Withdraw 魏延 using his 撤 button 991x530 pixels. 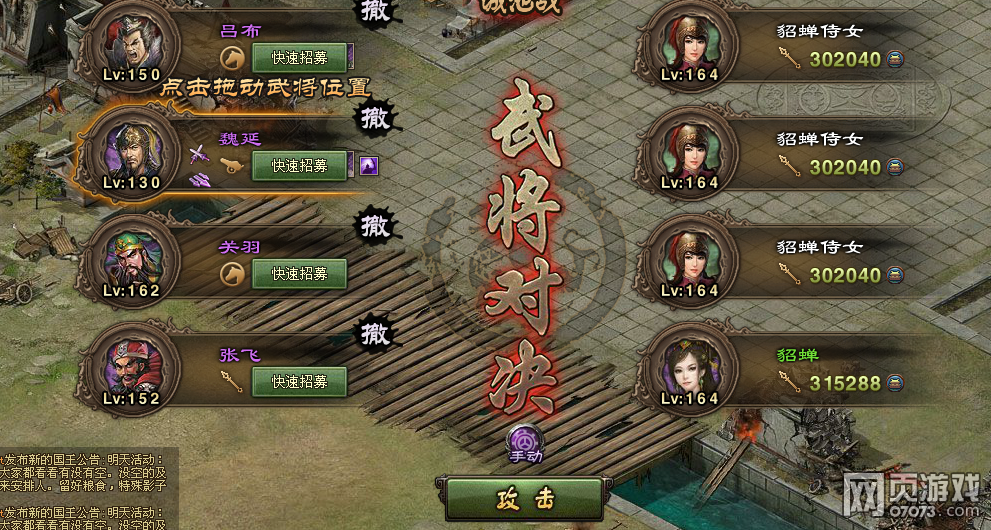[375, 119]
